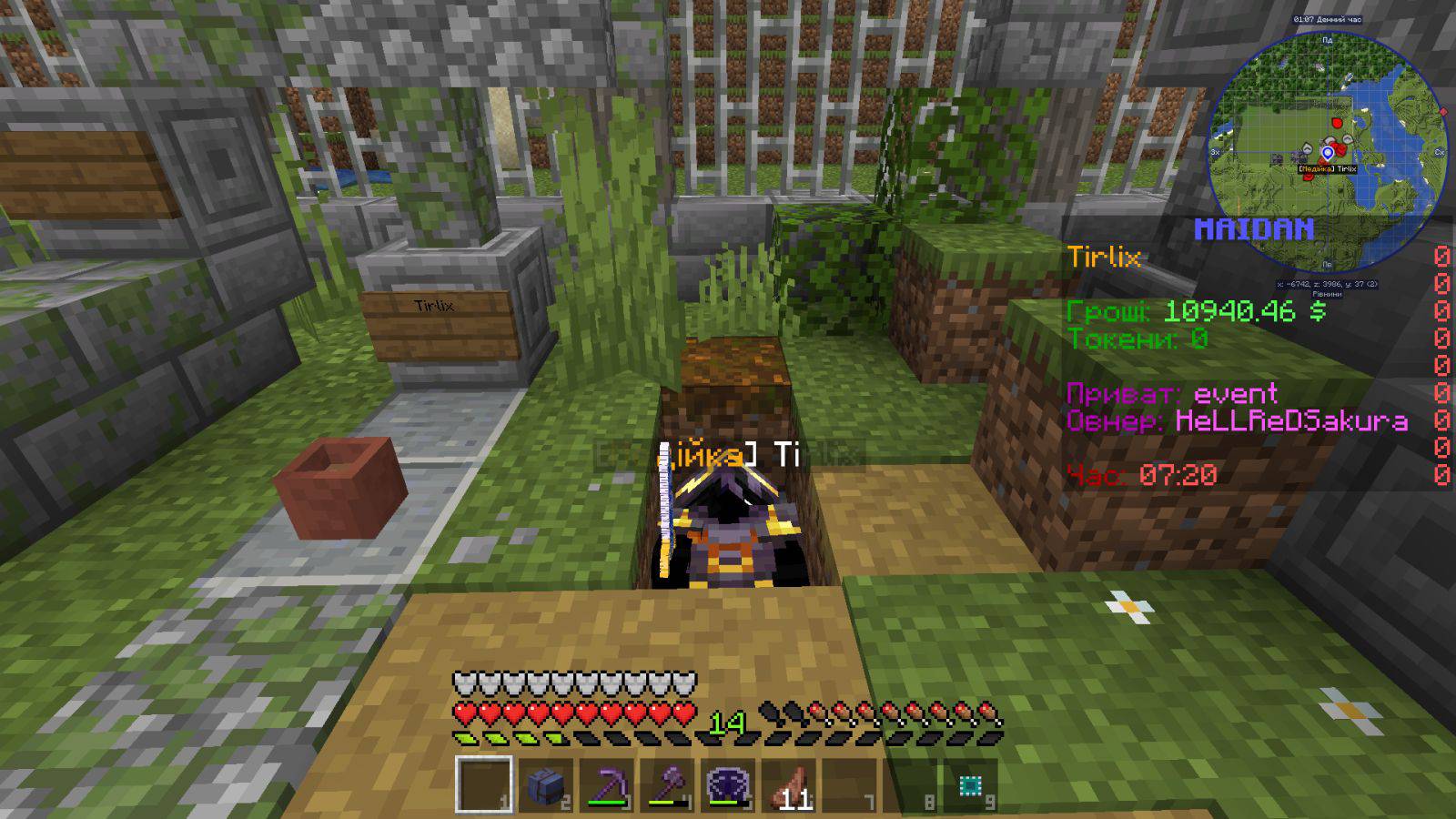Screen dimensions: 1456x819
Task: Select the netherite pickaxe in the hotbar
Action: click(606, 785)
